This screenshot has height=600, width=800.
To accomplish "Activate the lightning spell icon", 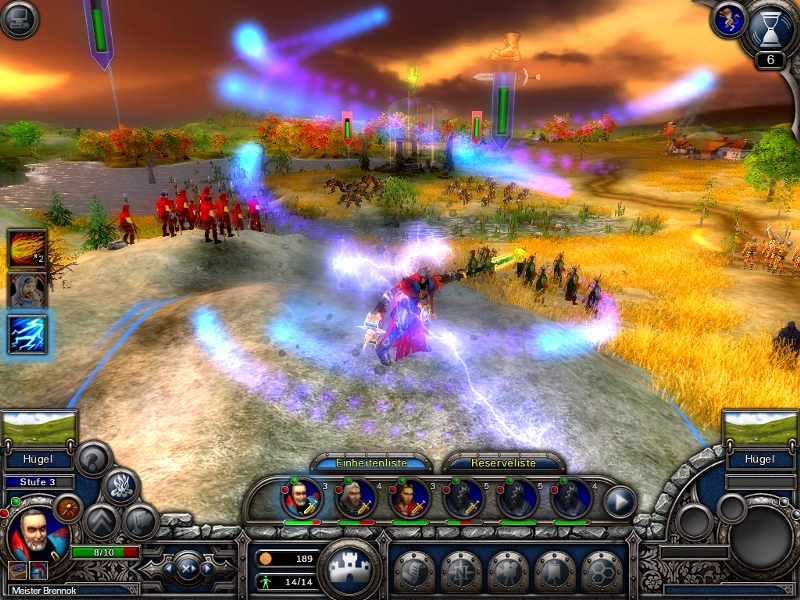I will [28, 334].
